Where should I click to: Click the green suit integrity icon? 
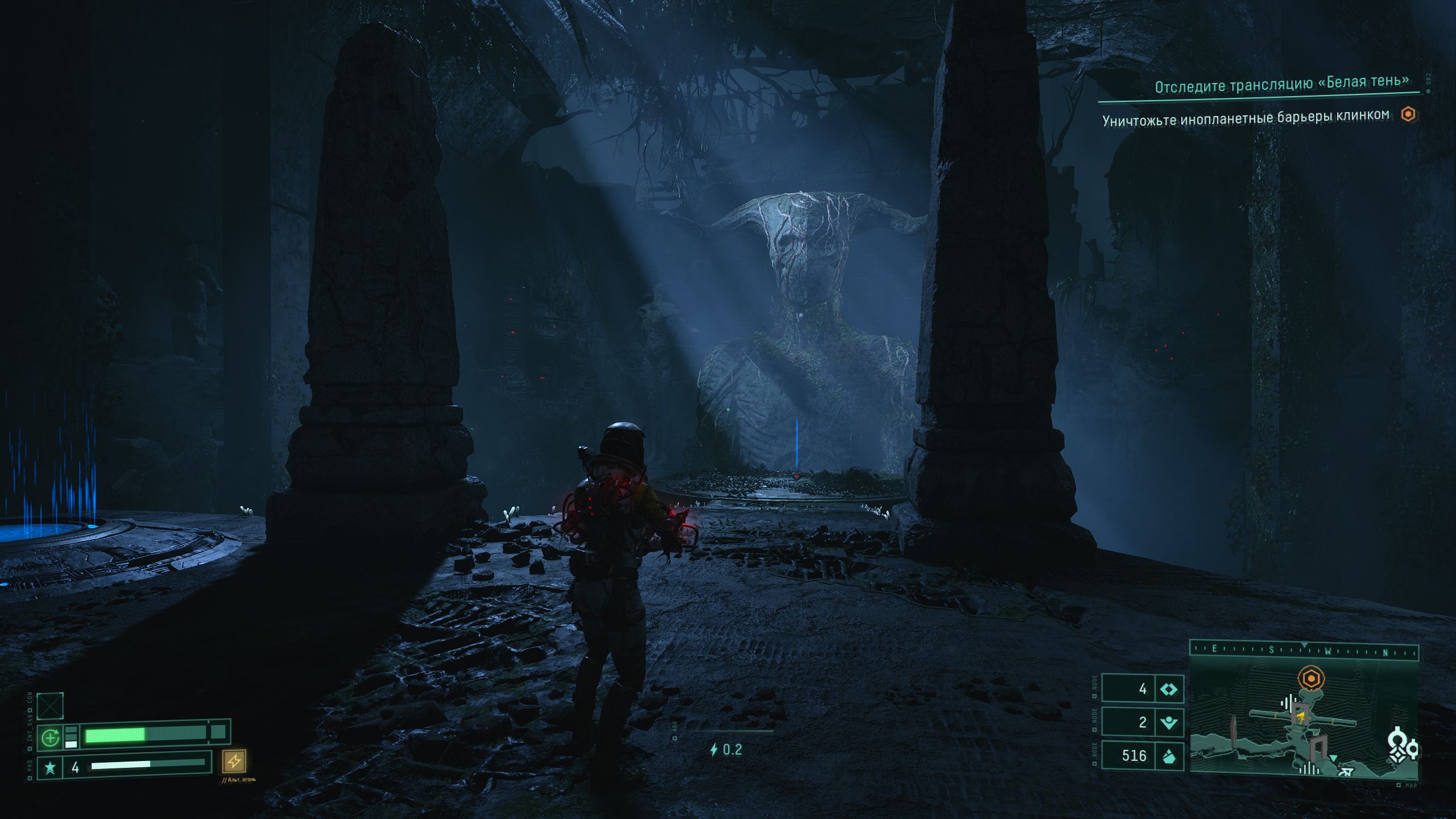click(x=51, y=738)
